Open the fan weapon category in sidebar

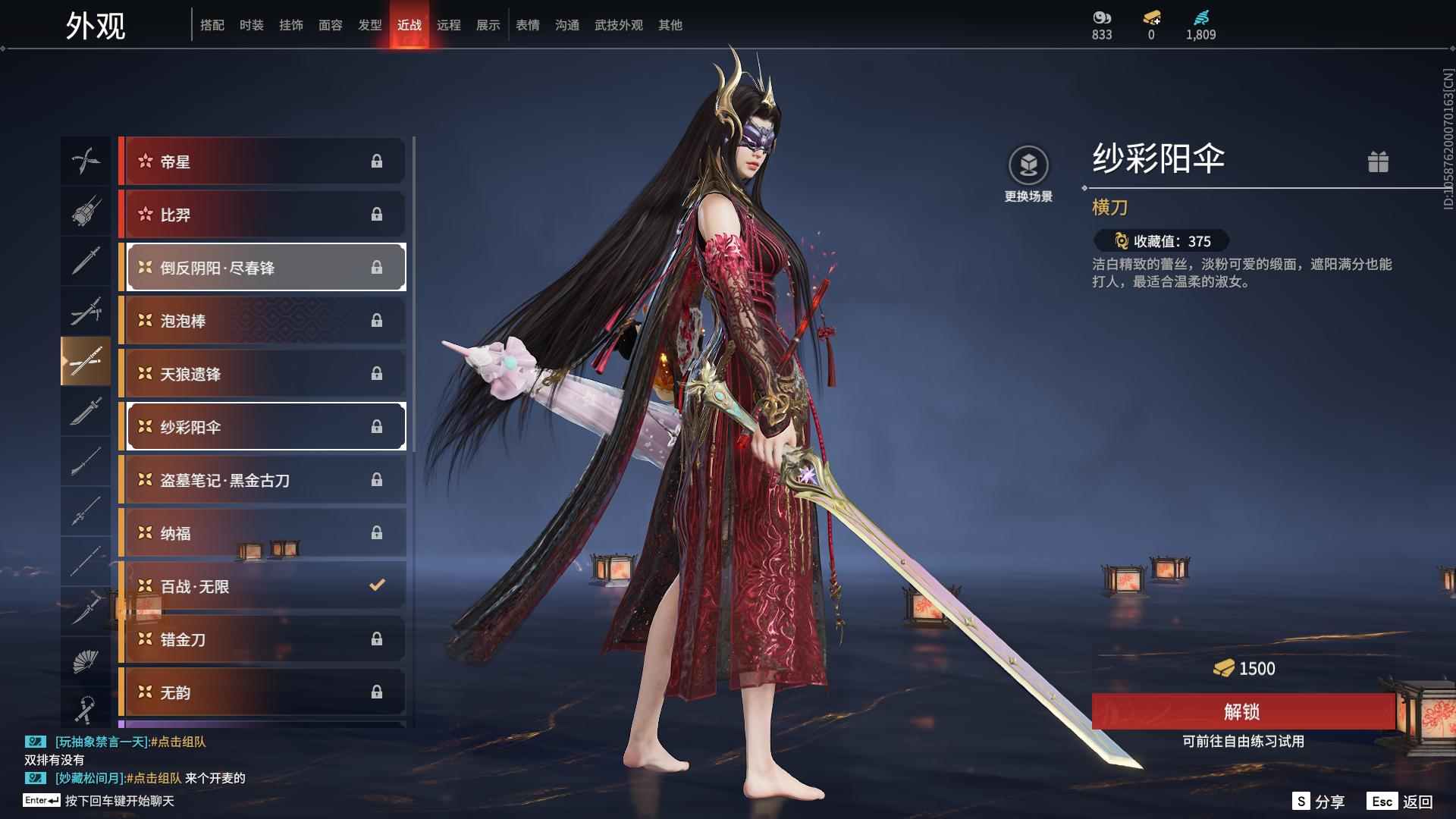pos(86,661)
